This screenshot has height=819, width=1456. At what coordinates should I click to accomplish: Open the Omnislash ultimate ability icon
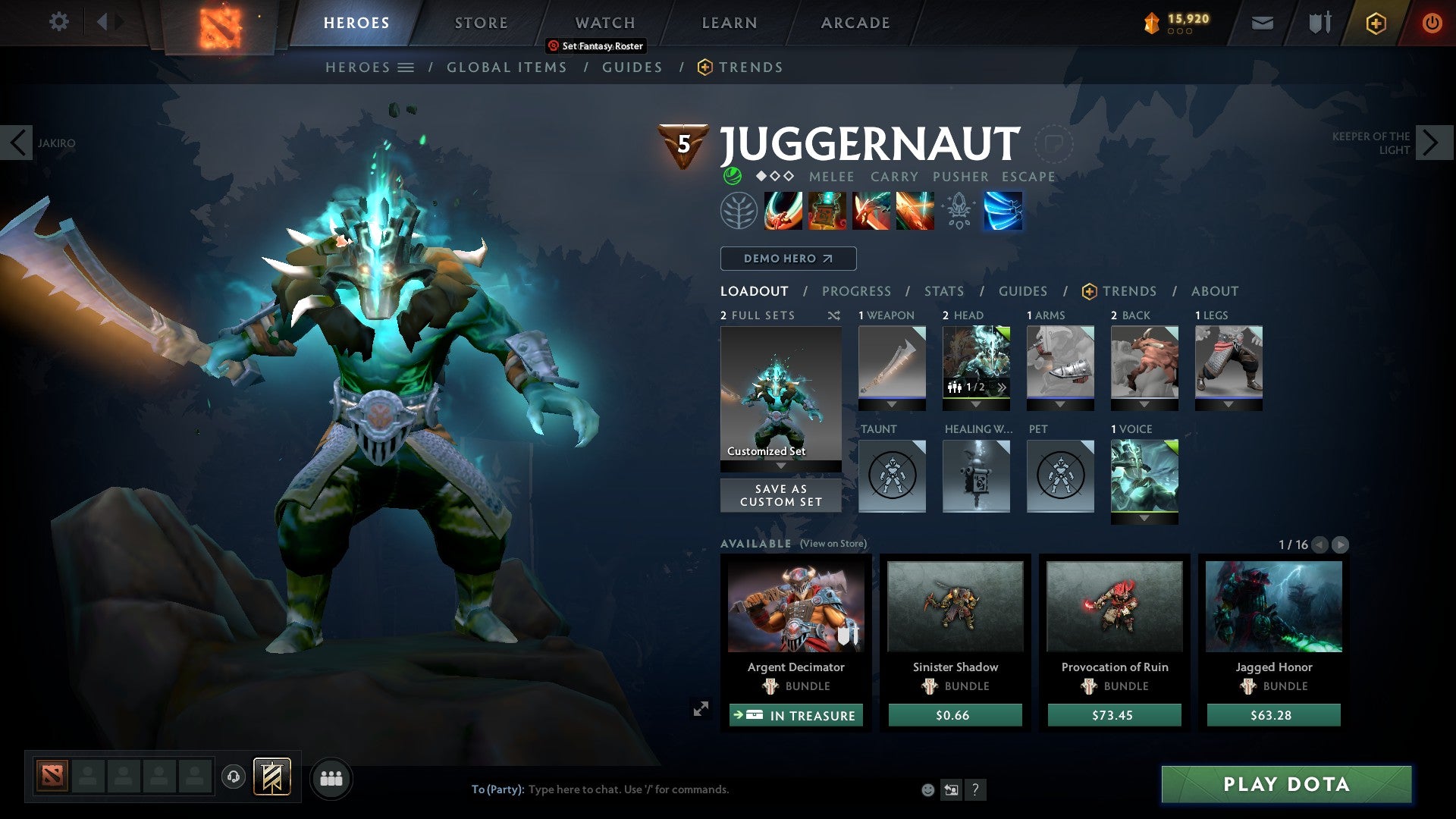1003,211
